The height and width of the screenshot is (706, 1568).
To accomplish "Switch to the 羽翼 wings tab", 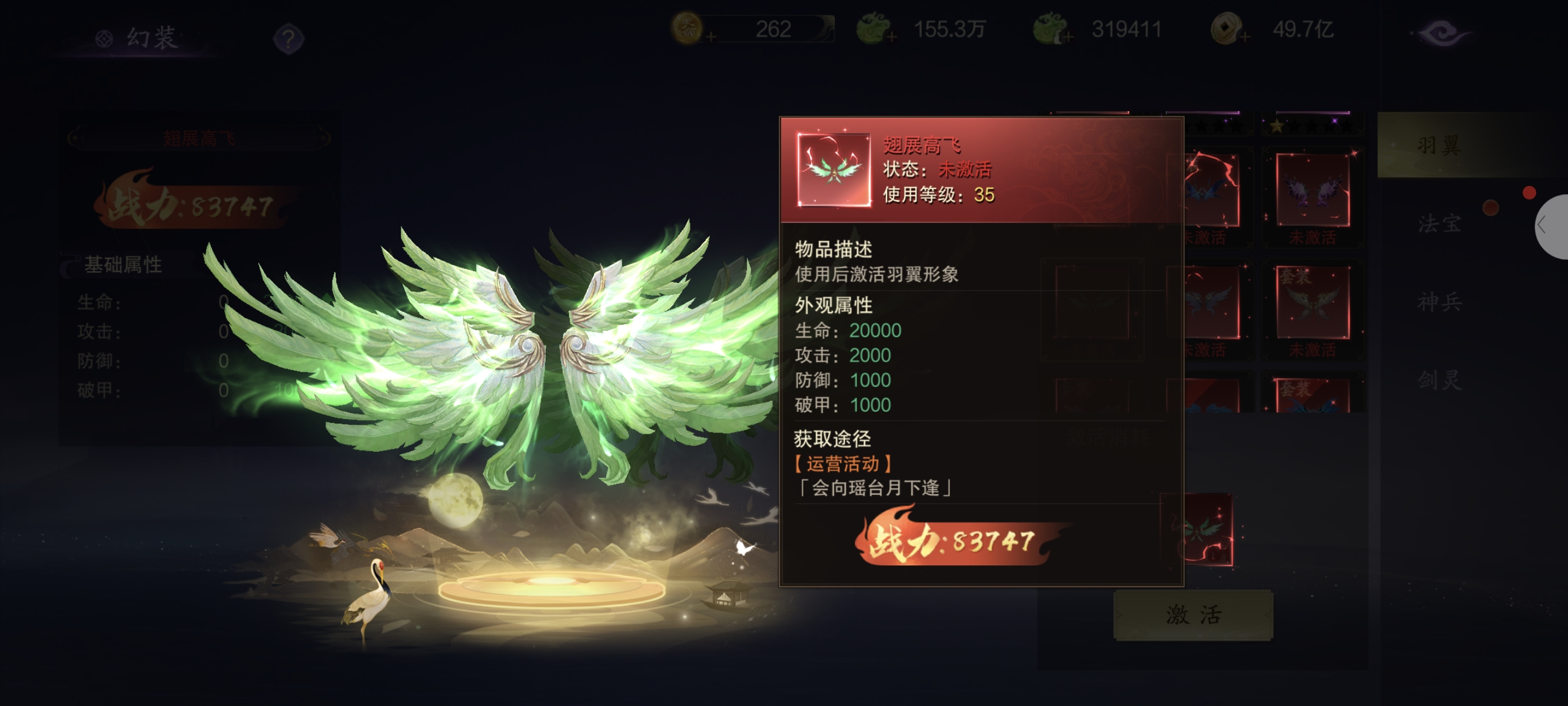I will click(1439, 145).
